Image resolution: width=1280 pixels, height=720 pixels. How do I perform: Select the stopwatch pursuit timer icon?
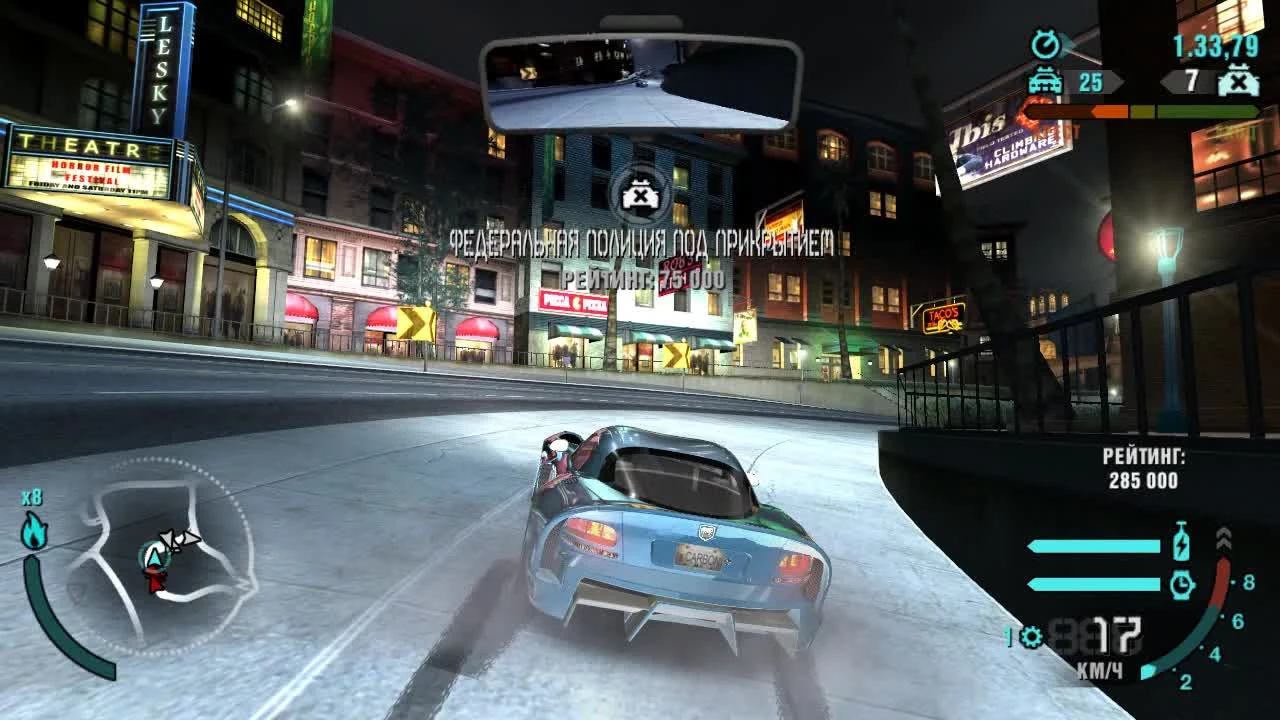point(1046,45)
